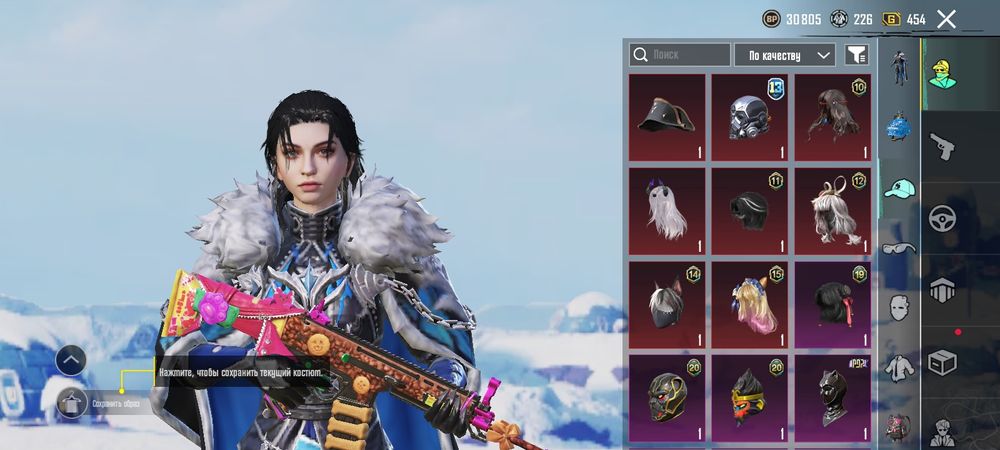This screenshot has width=1000, height=450.
Task: Open the По качеству sorting dropdown
Action: tap(785, 55)
